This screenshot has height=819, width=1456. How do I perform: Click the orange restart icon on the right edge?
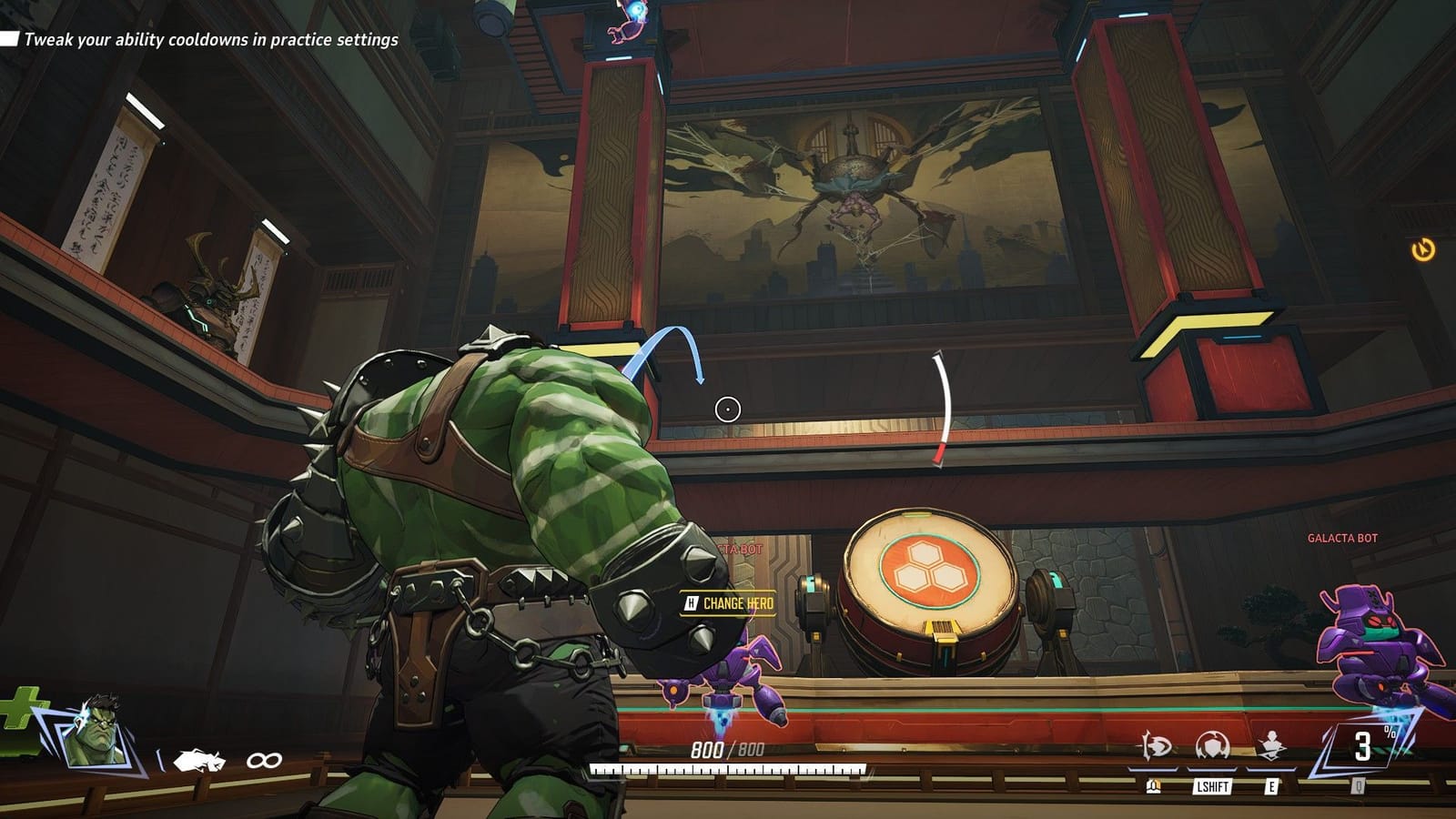point(1424,248)
